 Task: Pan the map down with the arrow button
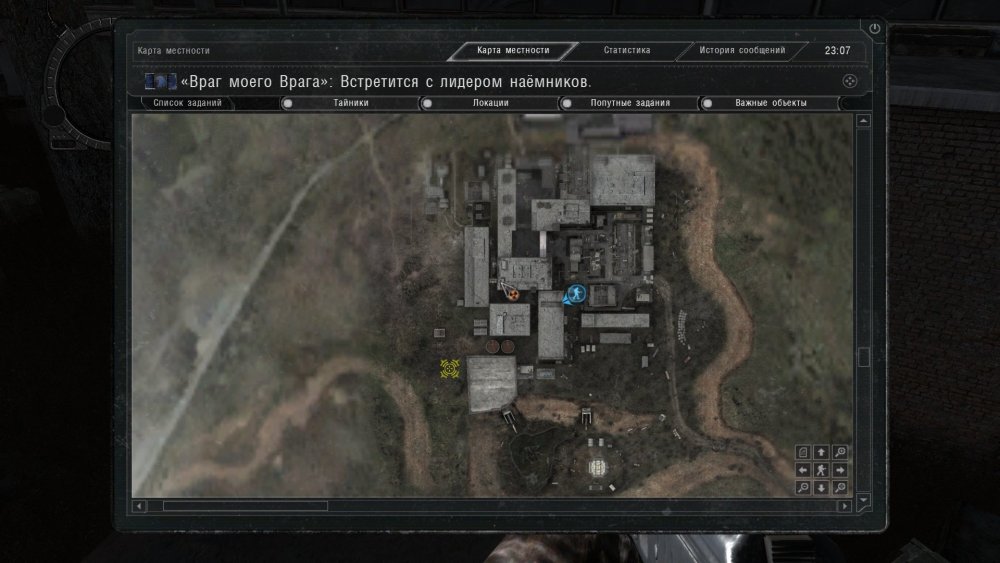click(821, 487)
